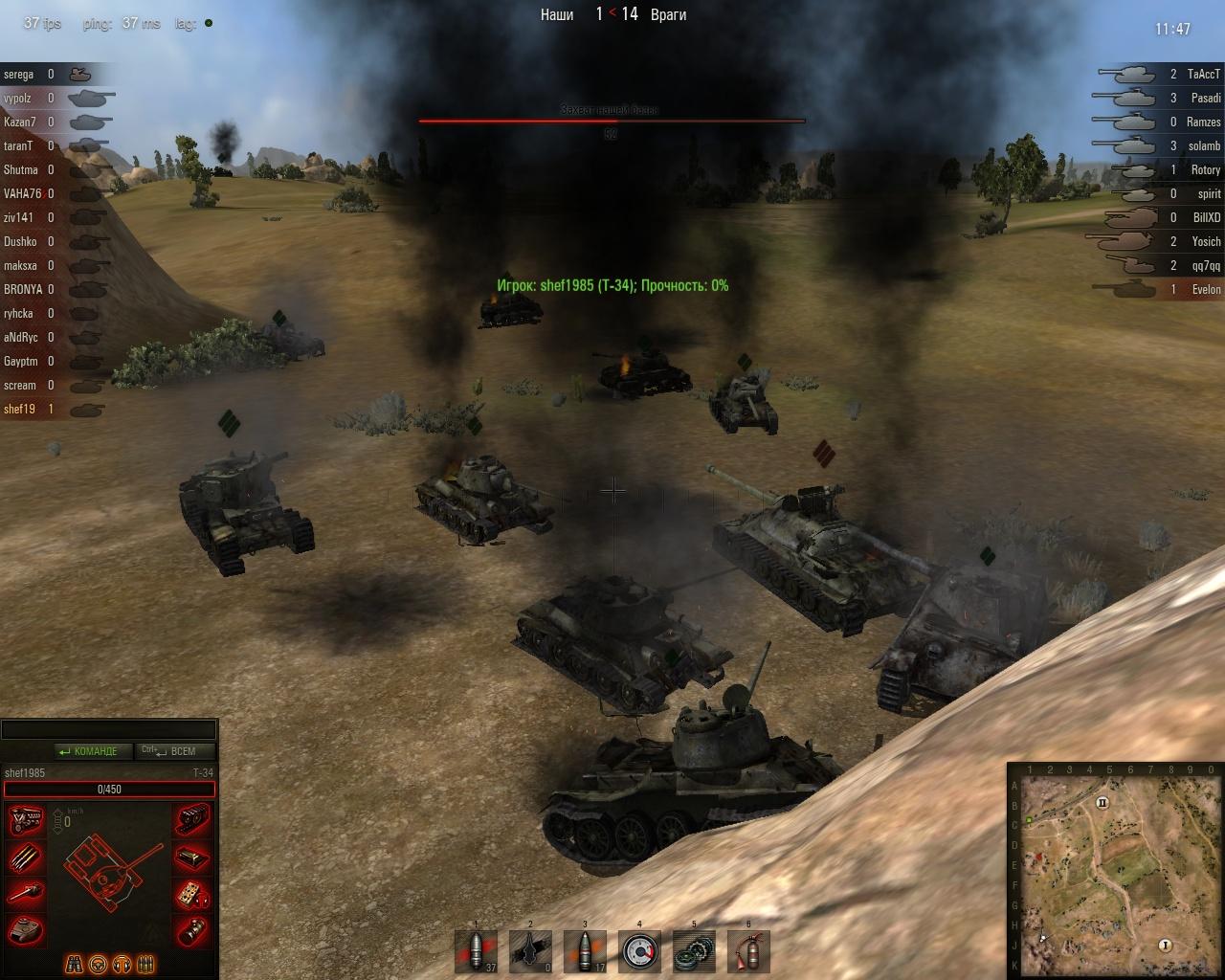The image size is (1225, 980).
Task: Select the high-explosive shell with 17 rounds
Action: (585, 951)
